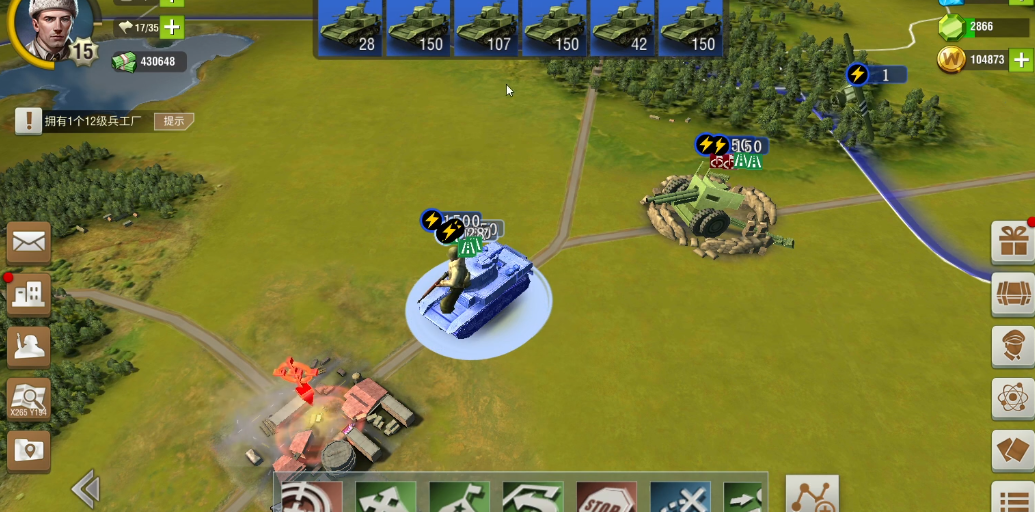Issue the STOP command to the unit

click(x=607, y=497)
